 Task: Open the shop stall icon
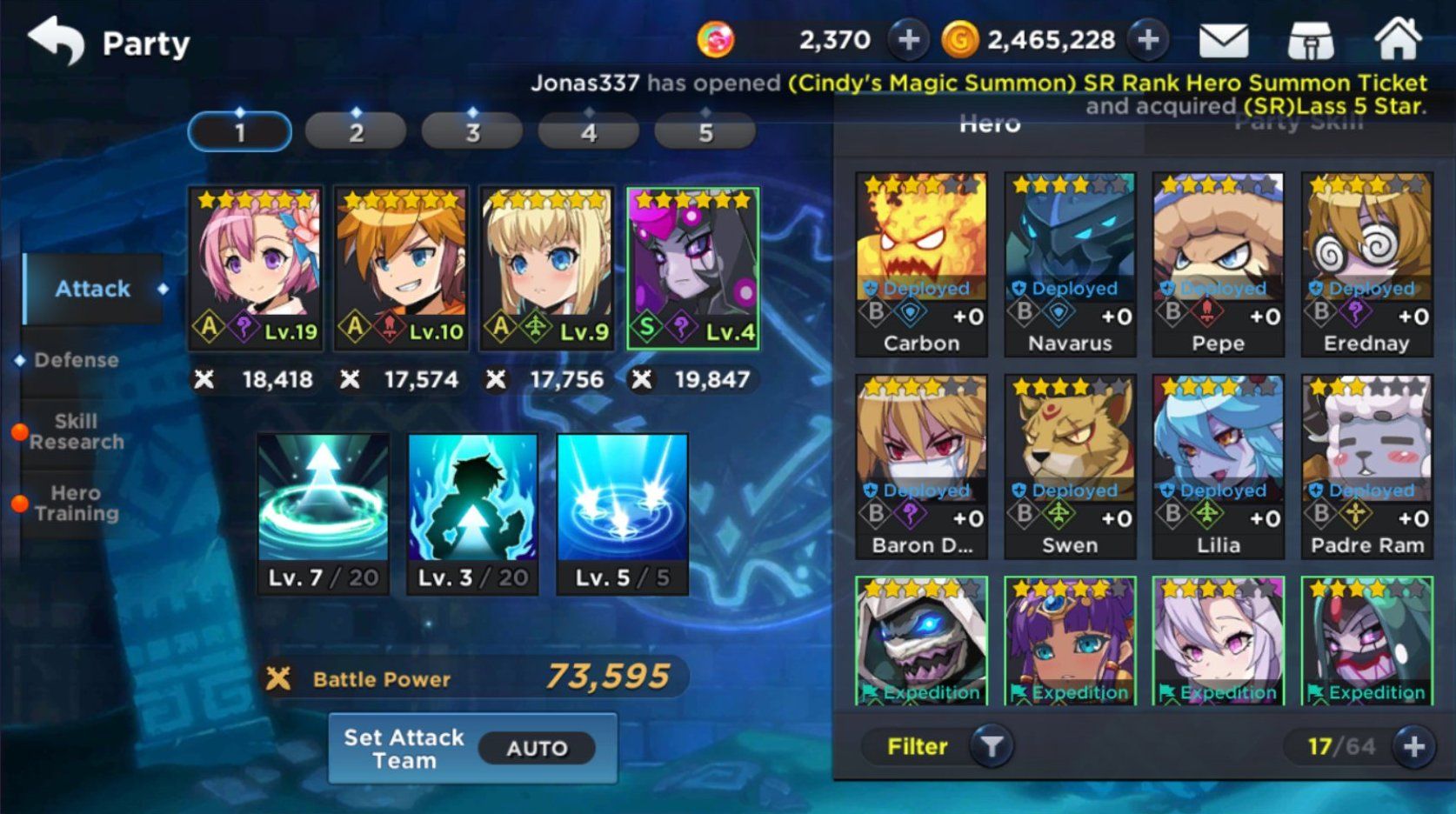coord(1310,40)
